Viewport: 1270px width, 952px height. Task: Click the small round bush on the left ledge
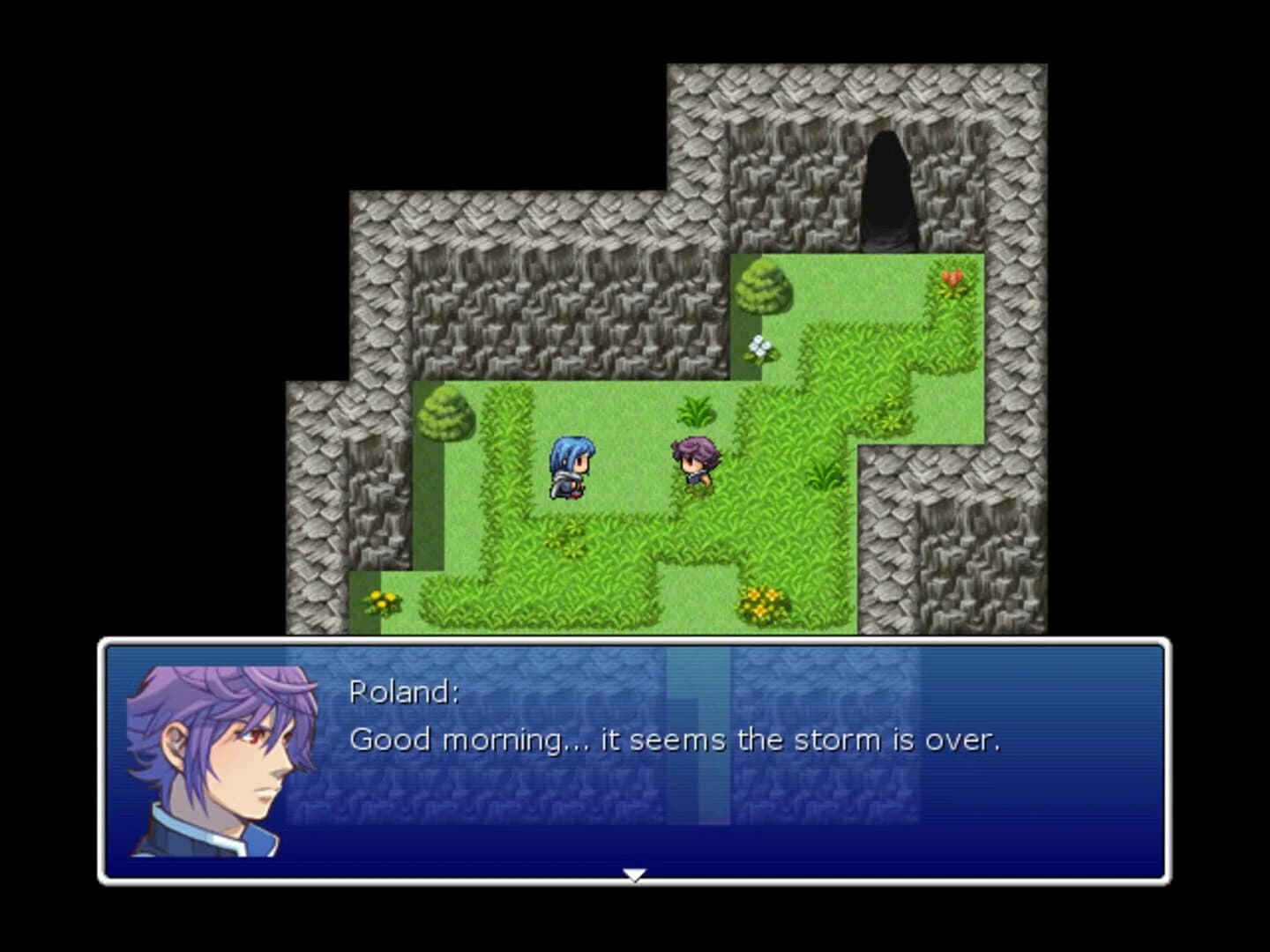coord(445,414)
